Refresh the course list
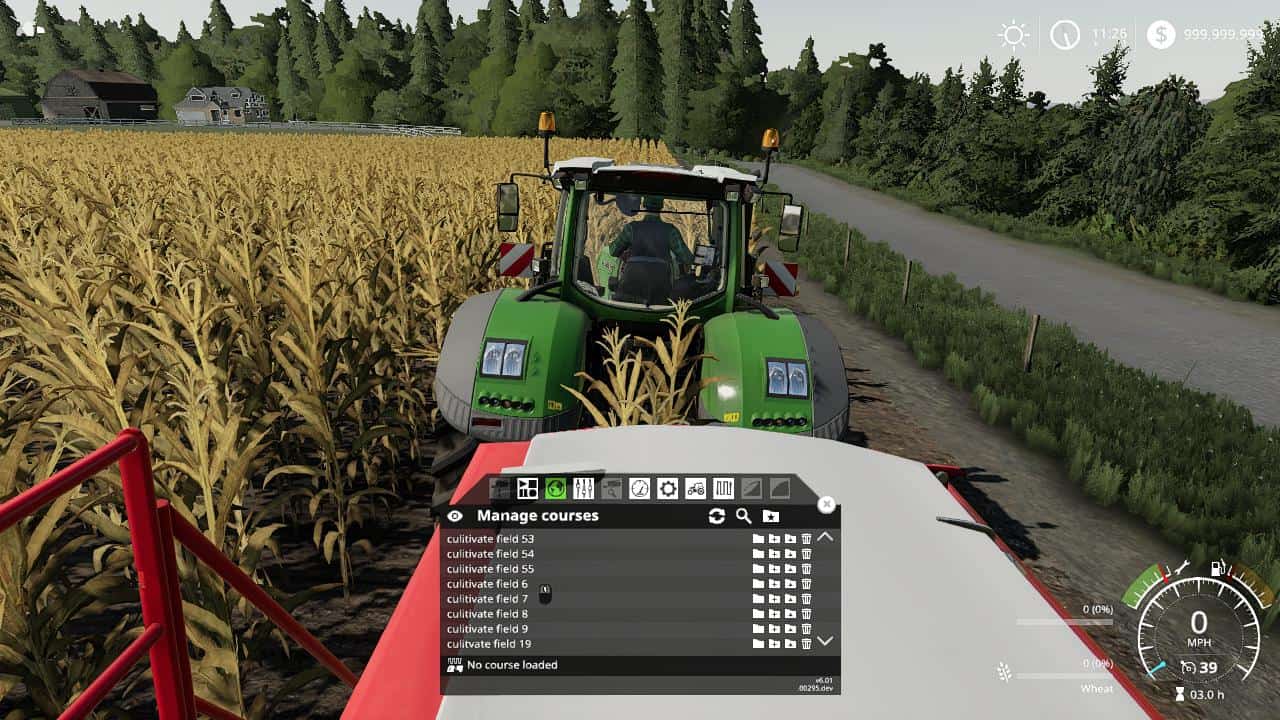The width and height of the screenshot is (1280, 720). (716, 516)
